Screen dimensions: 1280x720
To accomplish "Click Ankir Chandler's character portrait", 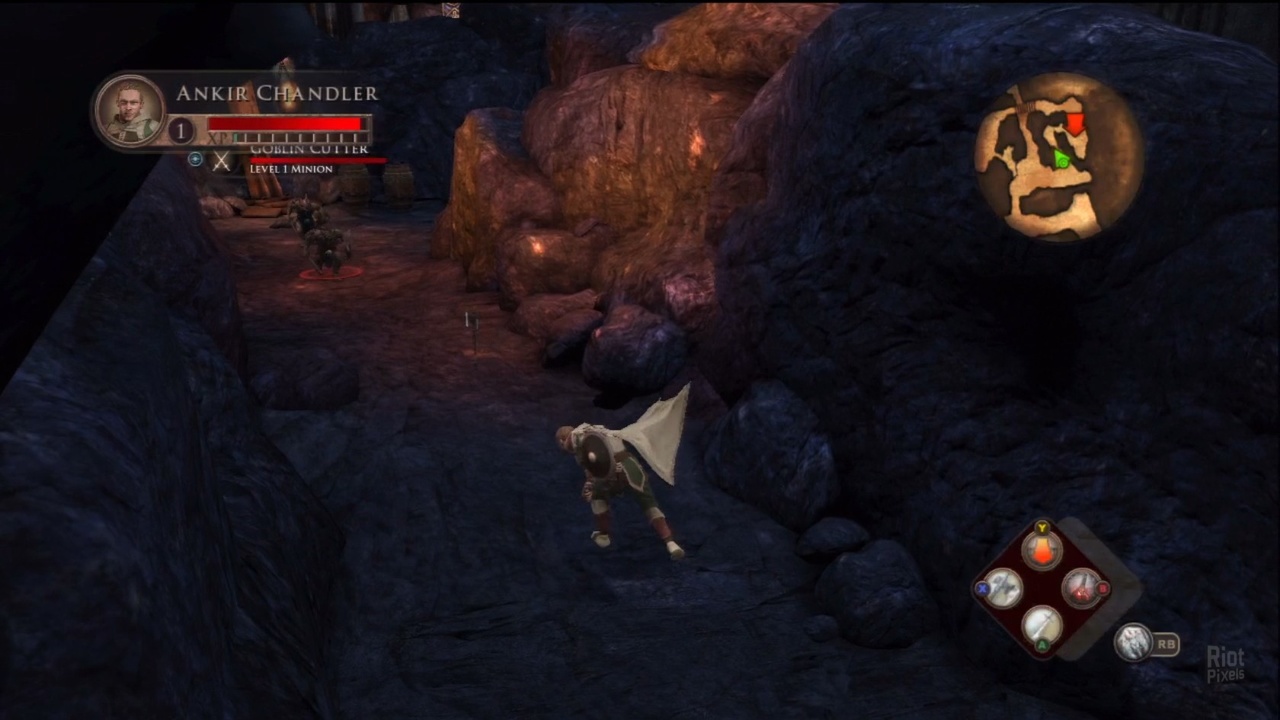I will click(x=131, y=110).
